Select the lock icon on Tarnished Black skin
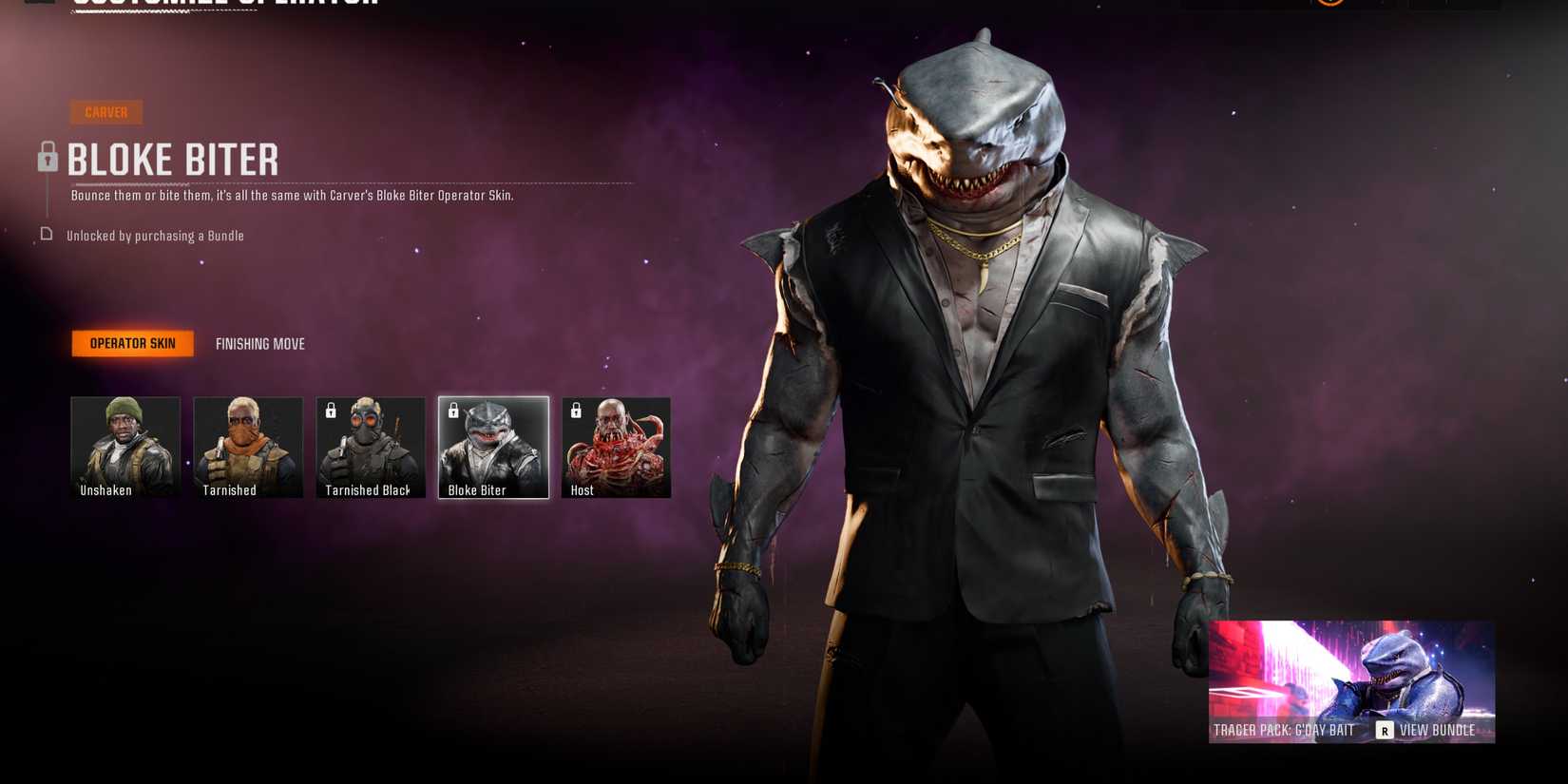 [330, 411]
